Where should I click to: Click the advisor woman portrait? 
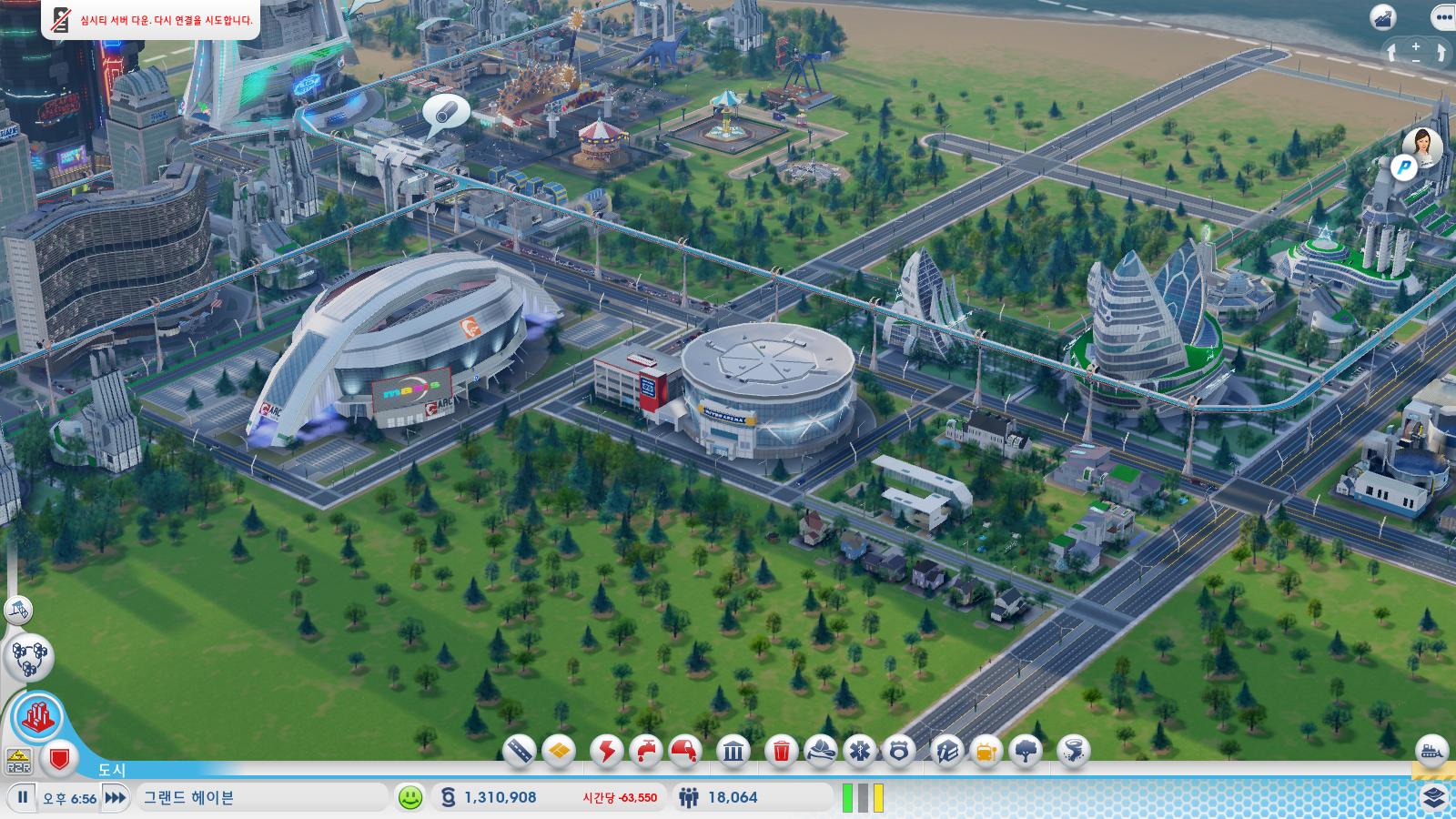point(1421,146)
